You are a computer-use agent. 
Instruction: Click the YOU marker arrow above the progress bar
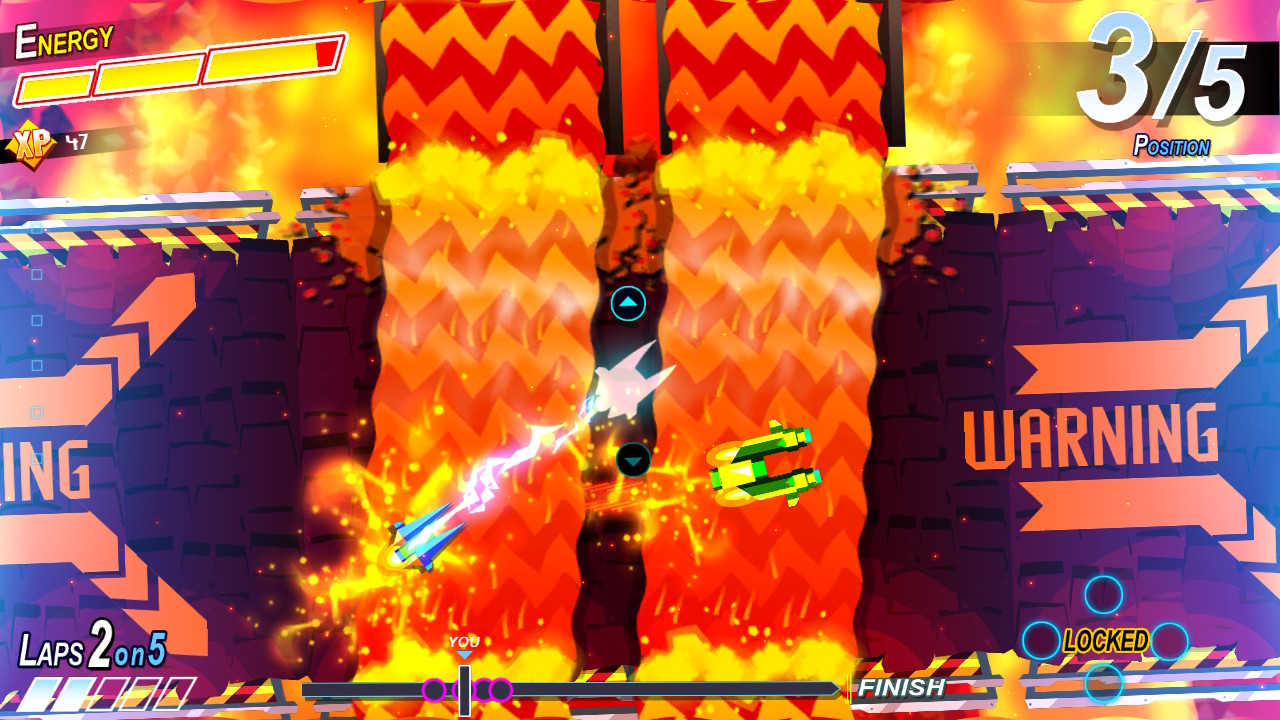tap(463, 651)
